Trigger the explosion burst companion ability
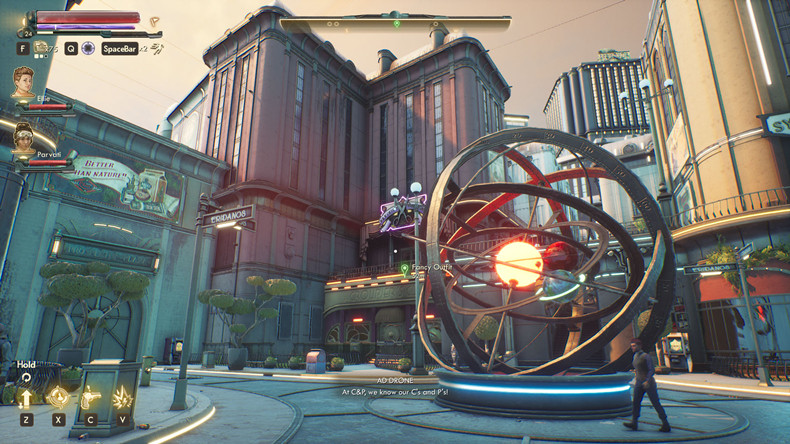Image resolution: width=790 pixels, height=444 pixels. [x=122, y=399]
